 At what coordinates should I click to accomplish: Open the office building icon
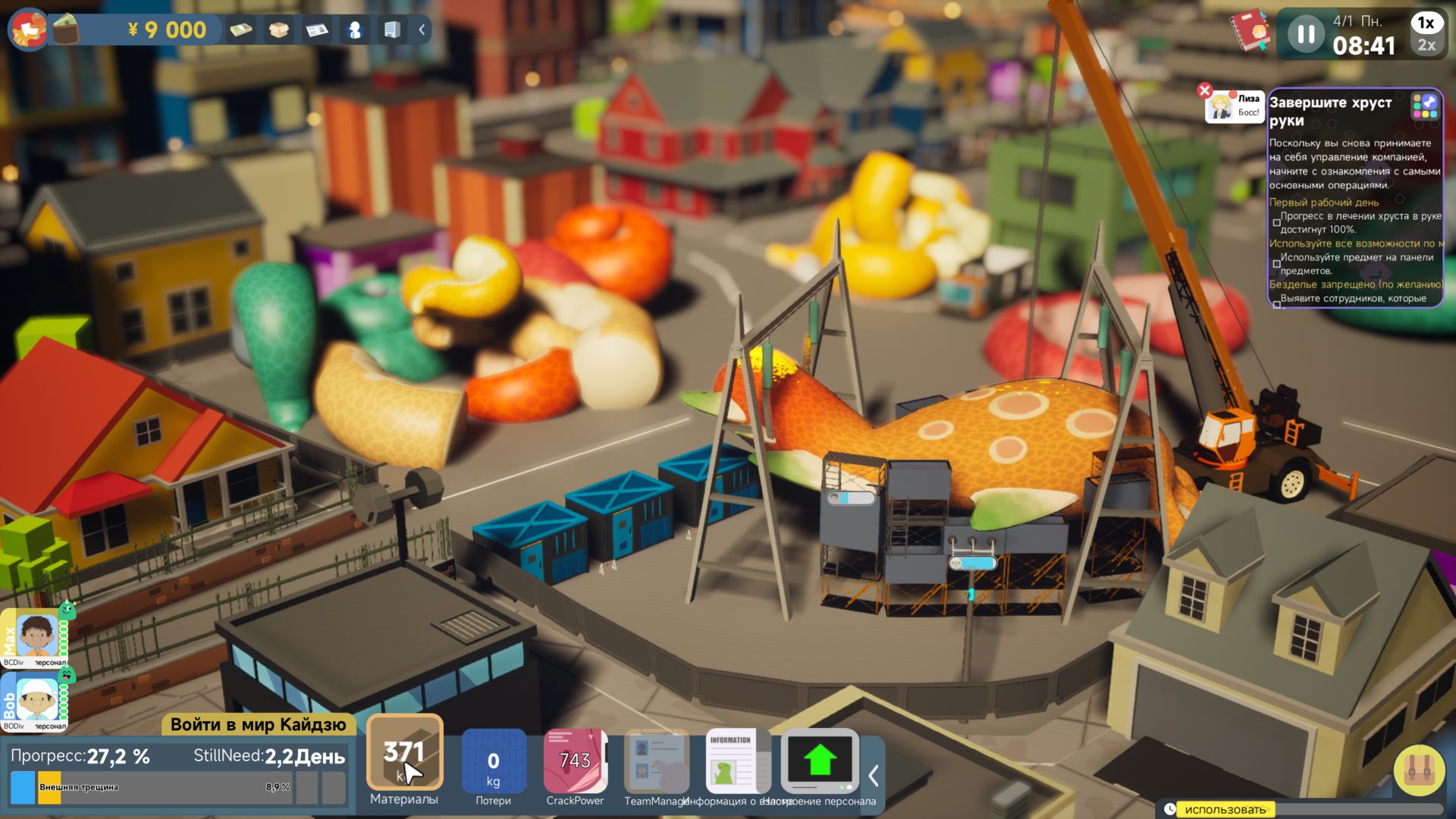pos(391,30)
